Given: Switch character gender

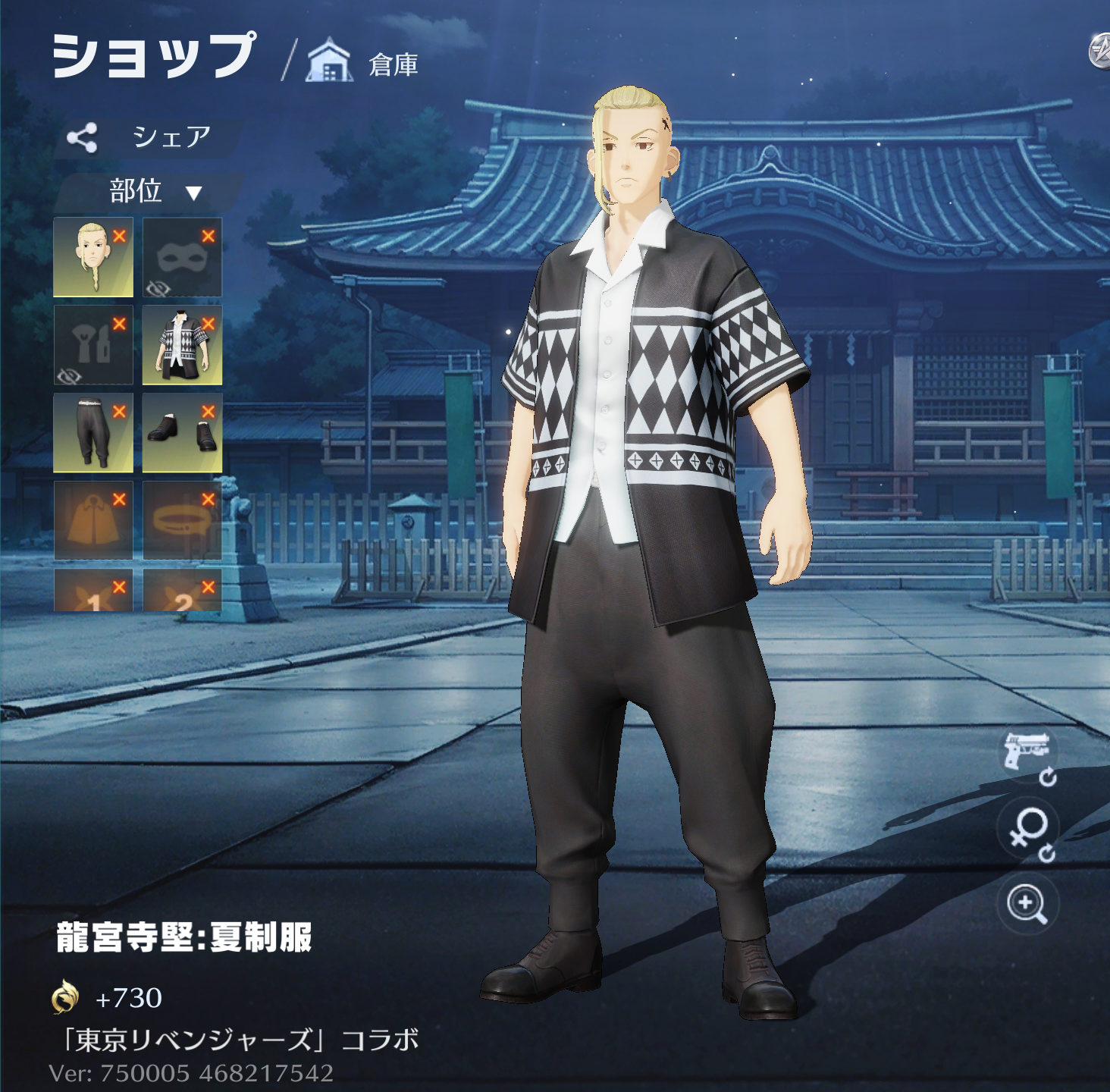Looking at the screenshot, I should pyautogui.click(x=1027, y=831).
